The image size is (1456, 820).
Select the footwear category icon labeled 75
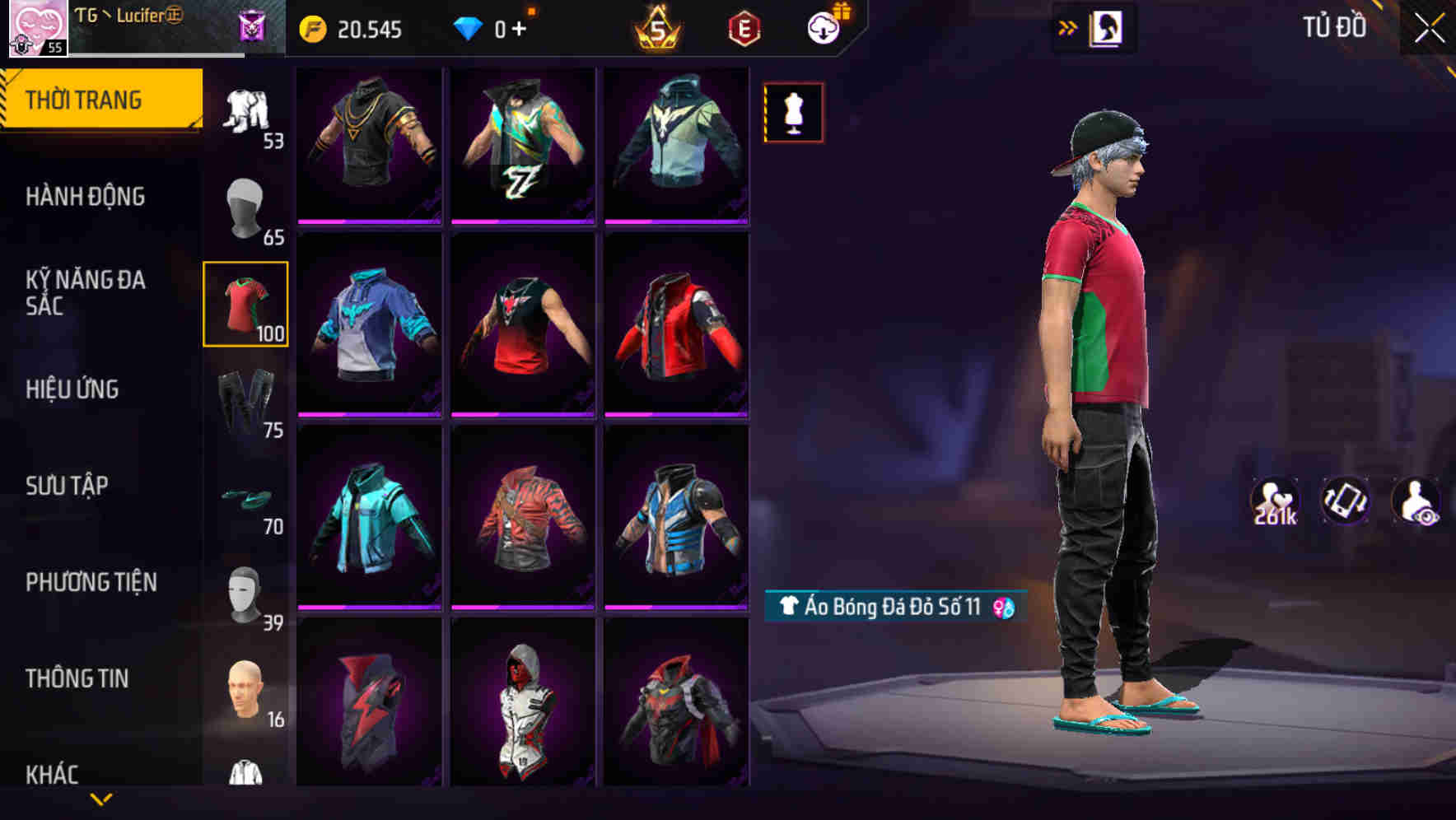pos(245,395)
